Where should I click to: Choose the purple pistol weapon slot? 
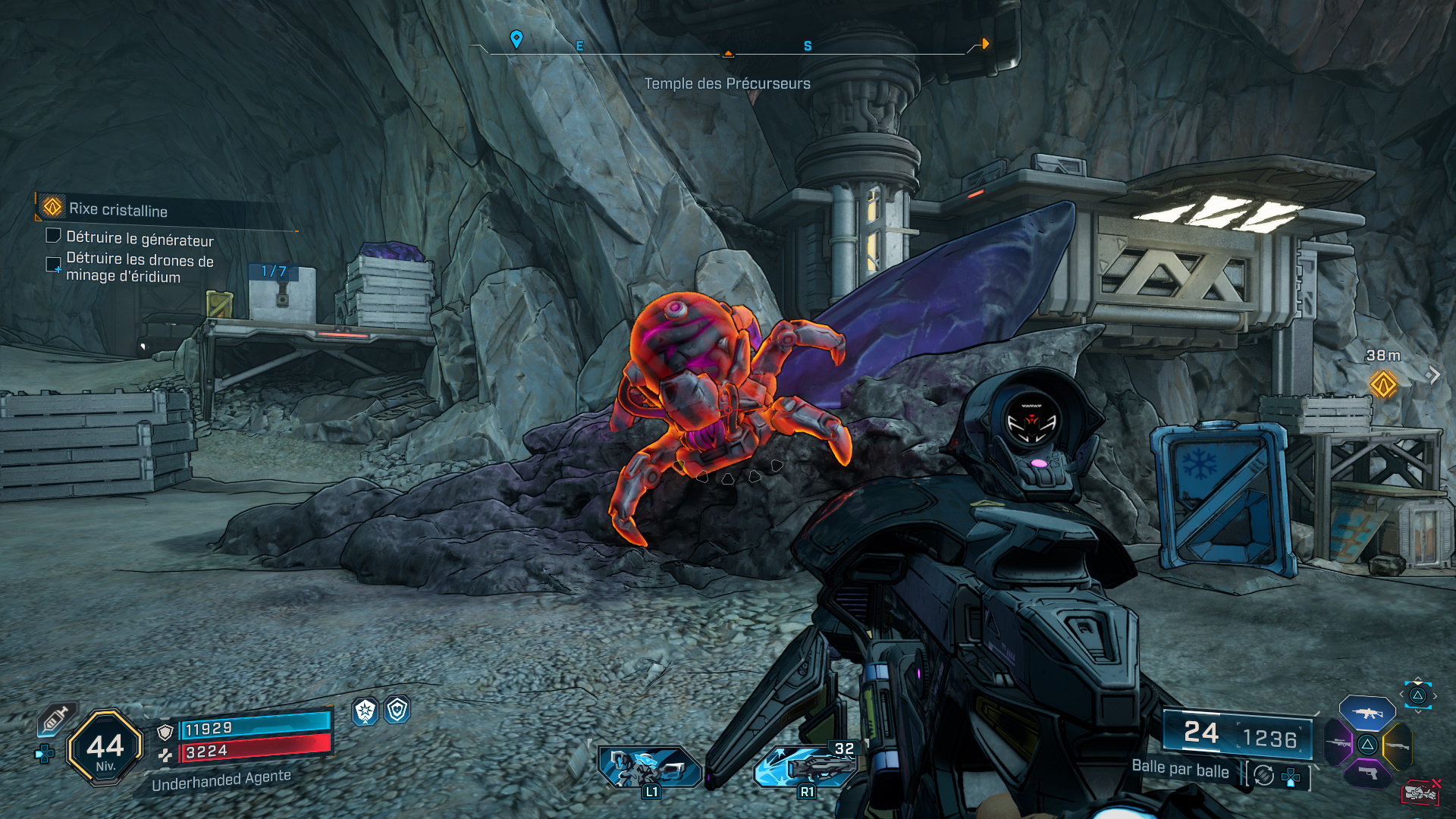pos(1367,773)
